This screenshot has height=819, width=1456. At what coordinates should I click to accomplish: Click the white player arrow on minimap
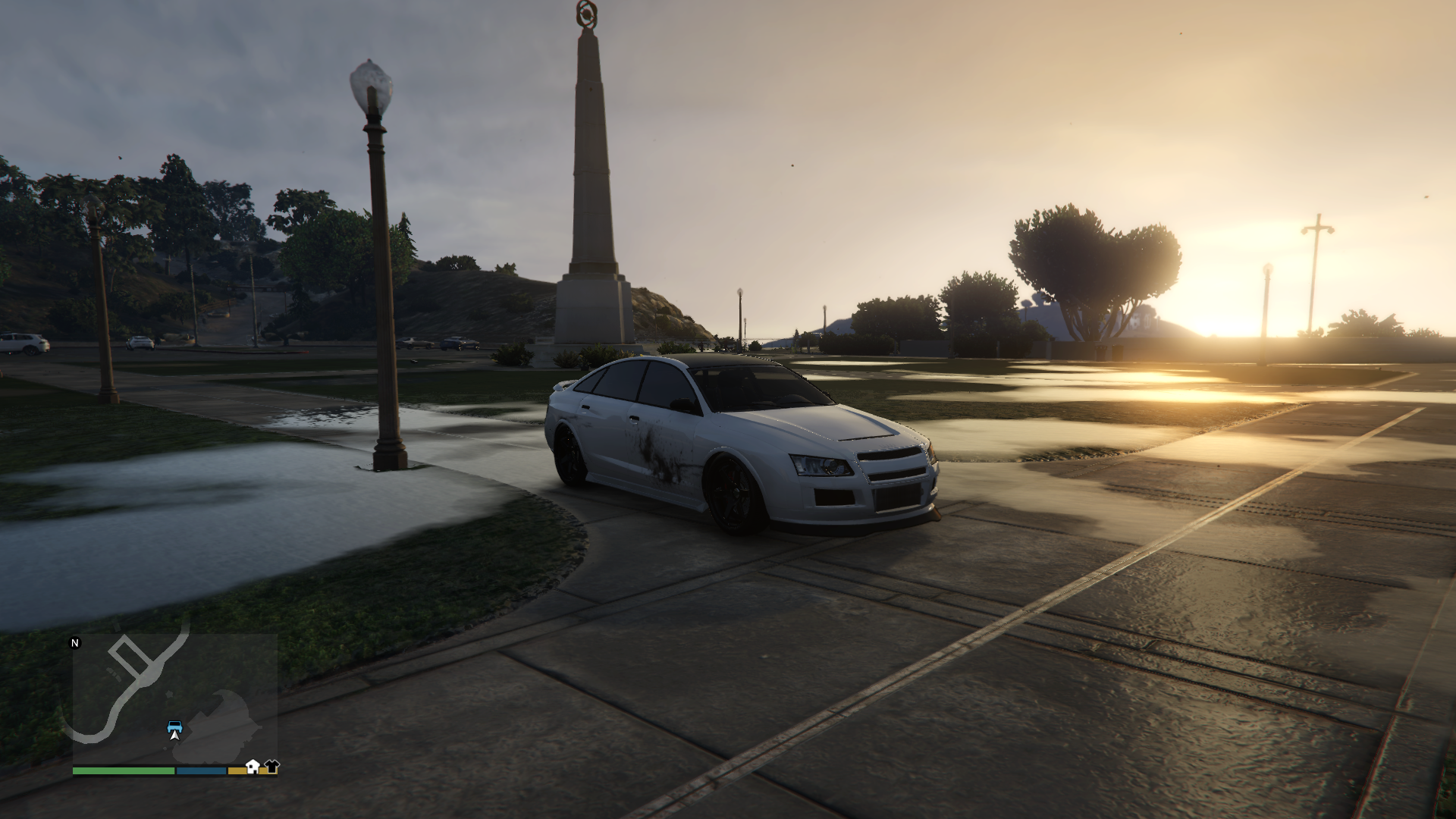(x=175, y=735)
